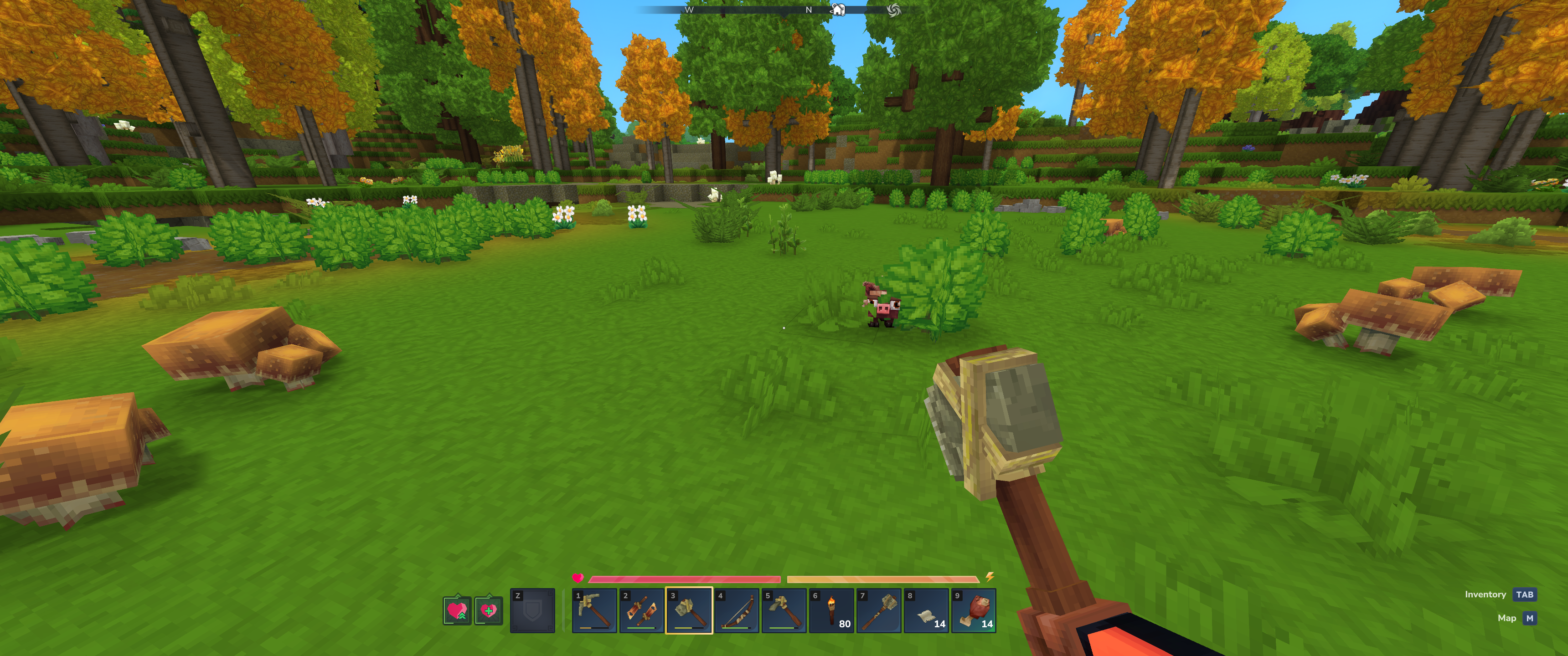Screen dimensions: 1568x656
Task: Click the empty shield utility slot
Action: [532, 610]
